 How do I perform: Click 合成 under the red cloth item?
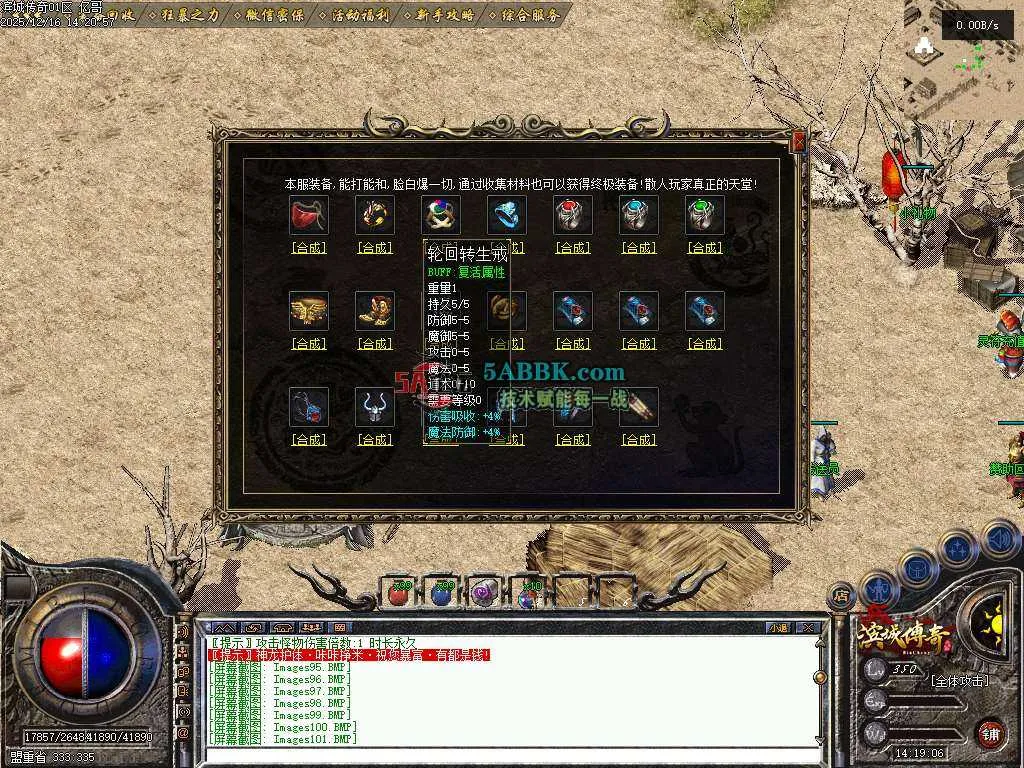309,248
